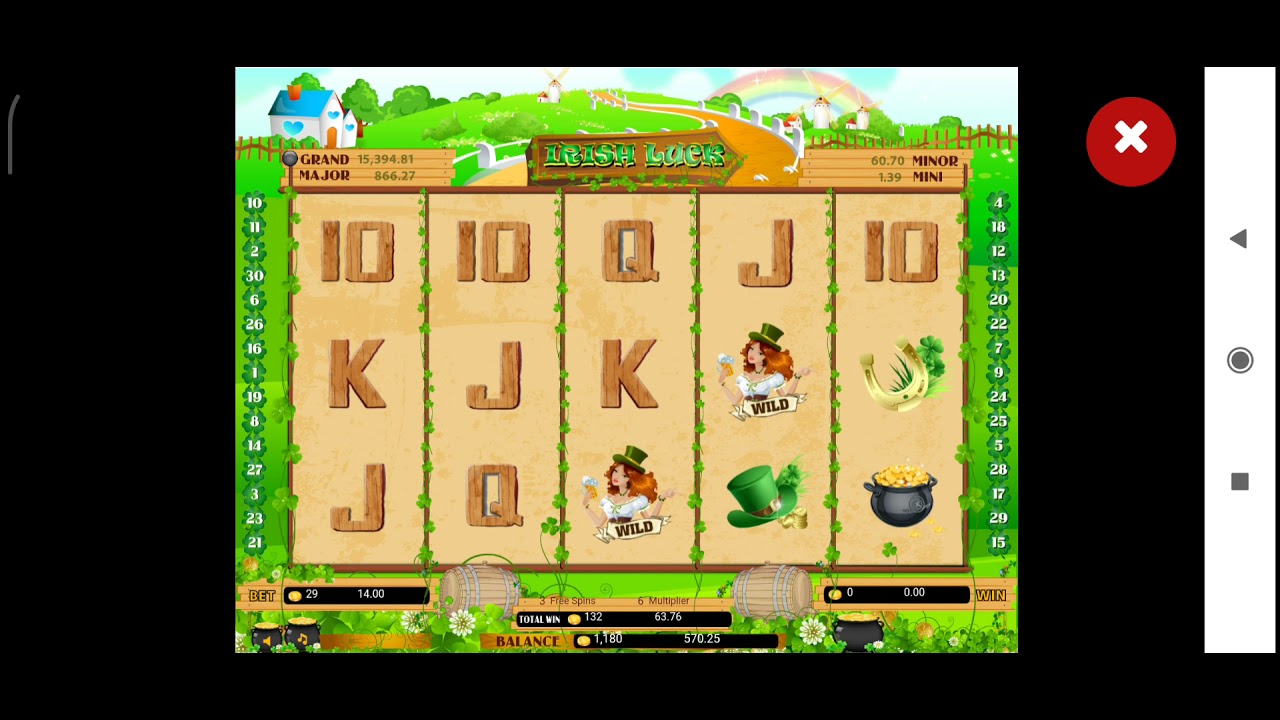Screen dimensions: 1280x720
Task: Select the payline 10 marker
Action: [254, 203]
